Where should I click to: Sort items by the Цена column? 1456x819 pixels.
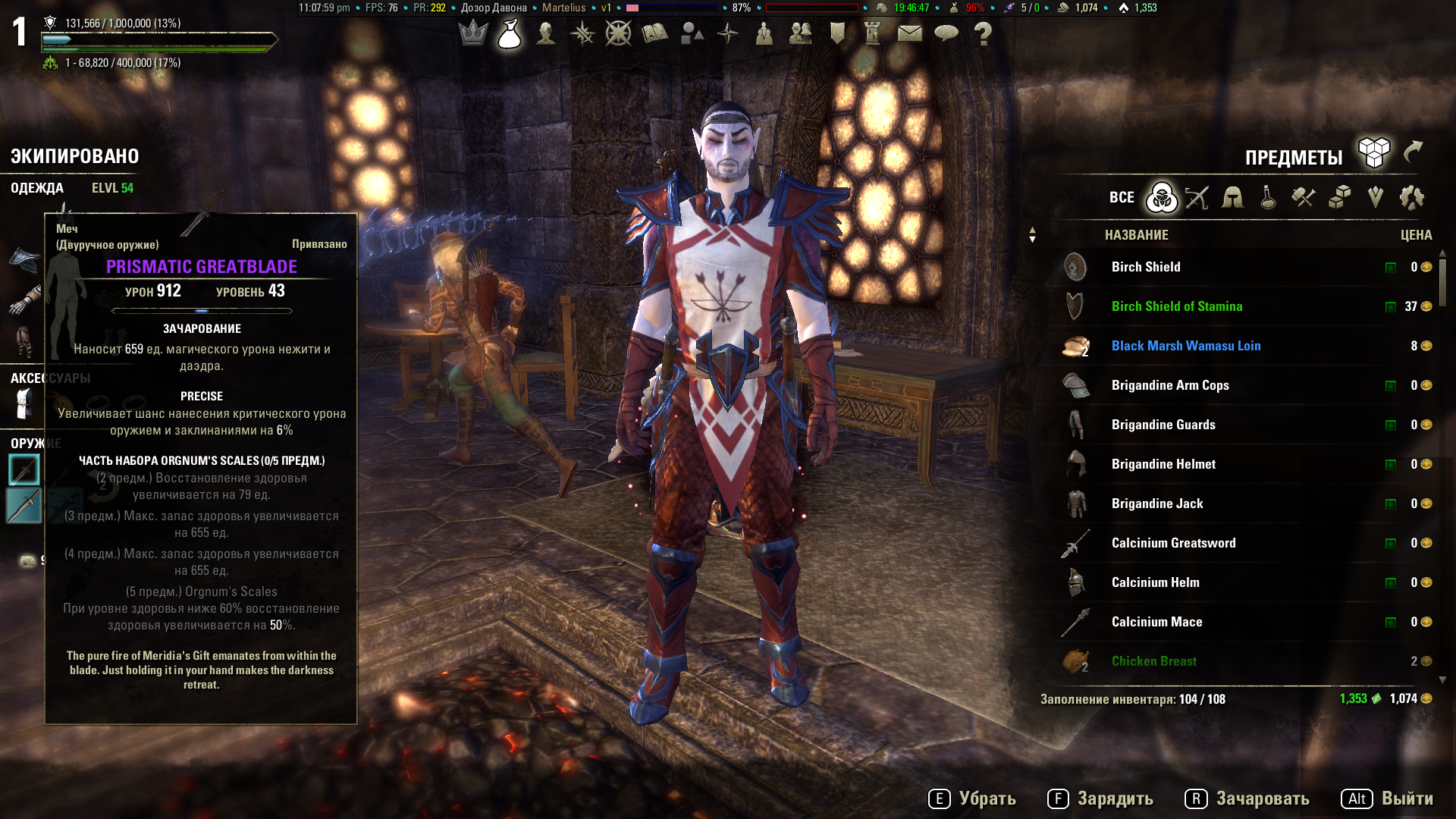tap(1416, 235)
